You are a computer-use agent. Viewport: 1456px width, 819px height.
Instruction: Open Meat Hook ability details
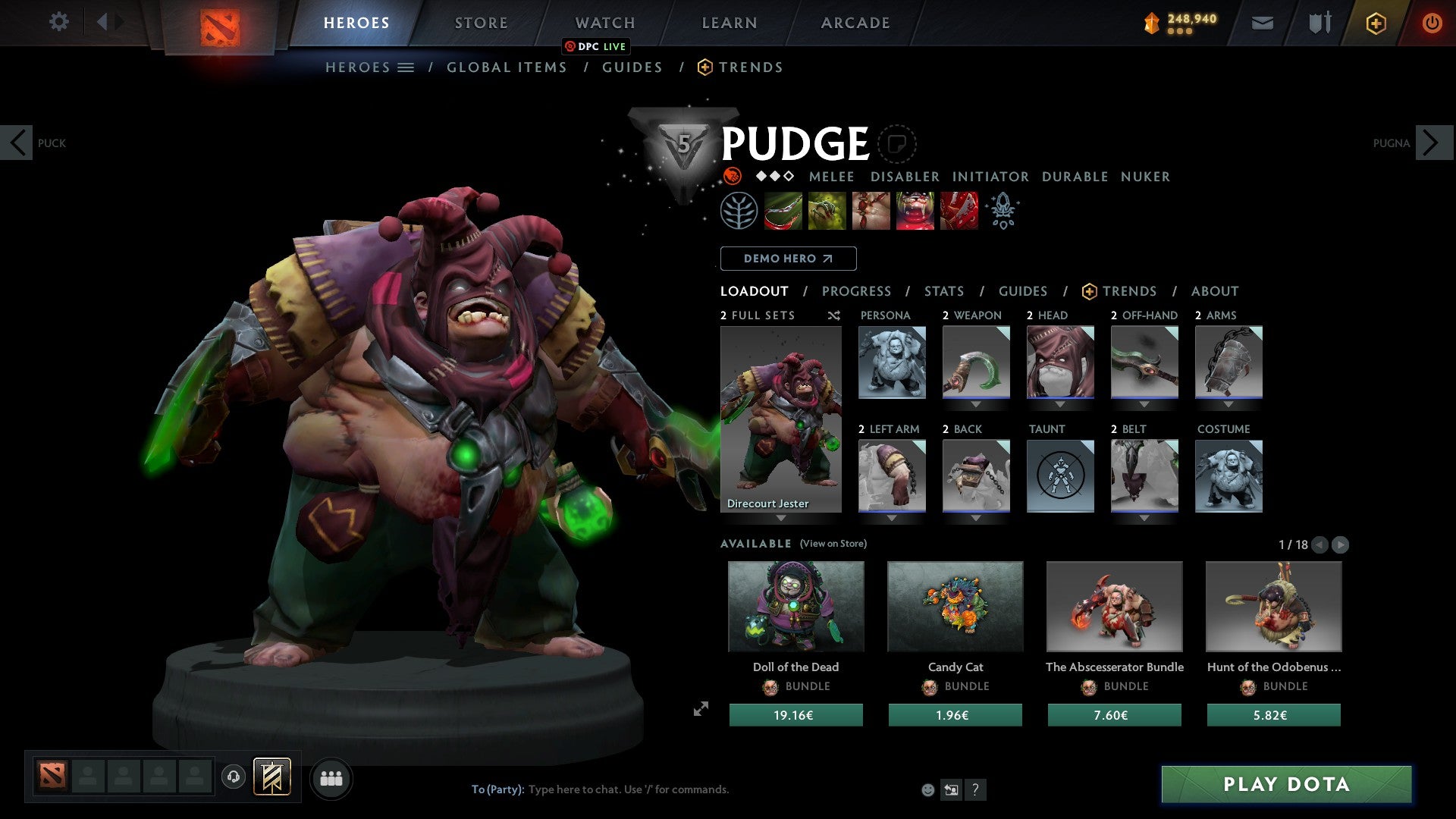(x=782, y=211)
